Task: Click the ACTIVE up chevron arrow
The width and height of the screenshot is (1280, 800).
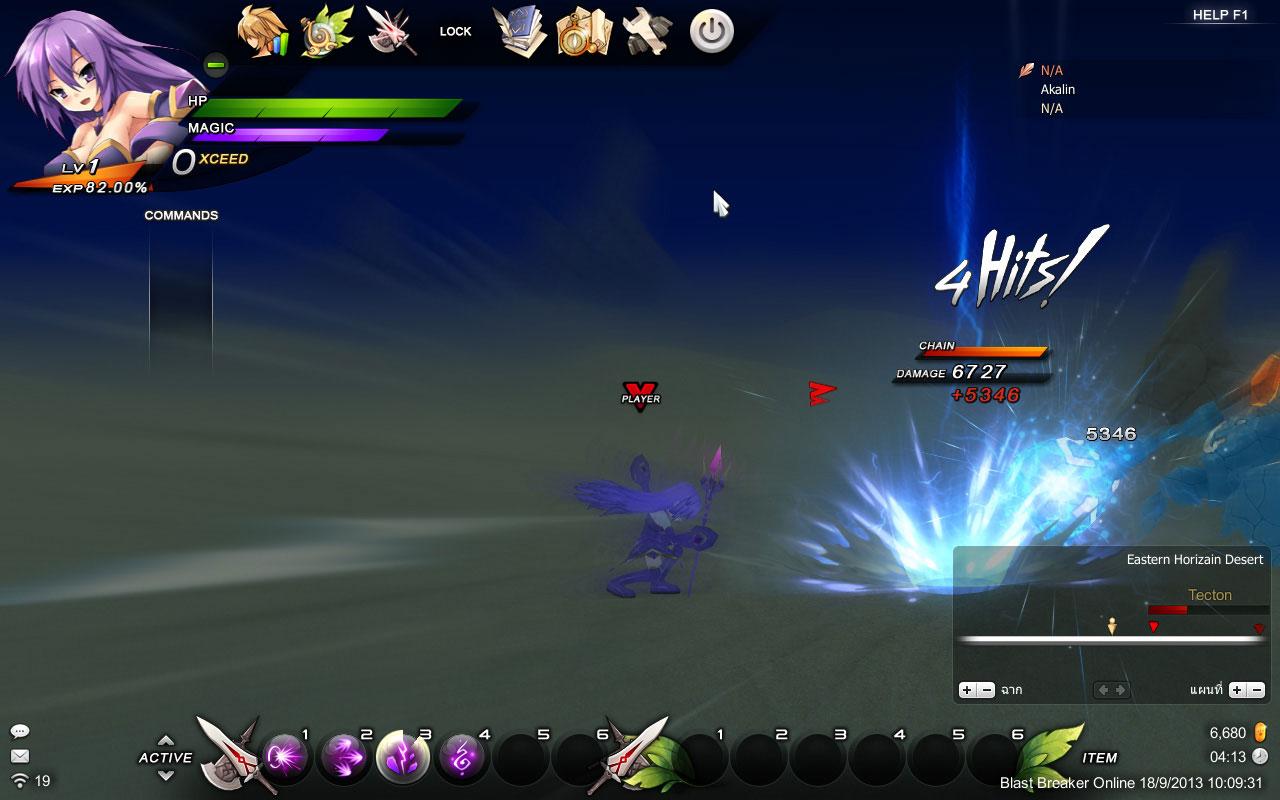Action: 166,741
